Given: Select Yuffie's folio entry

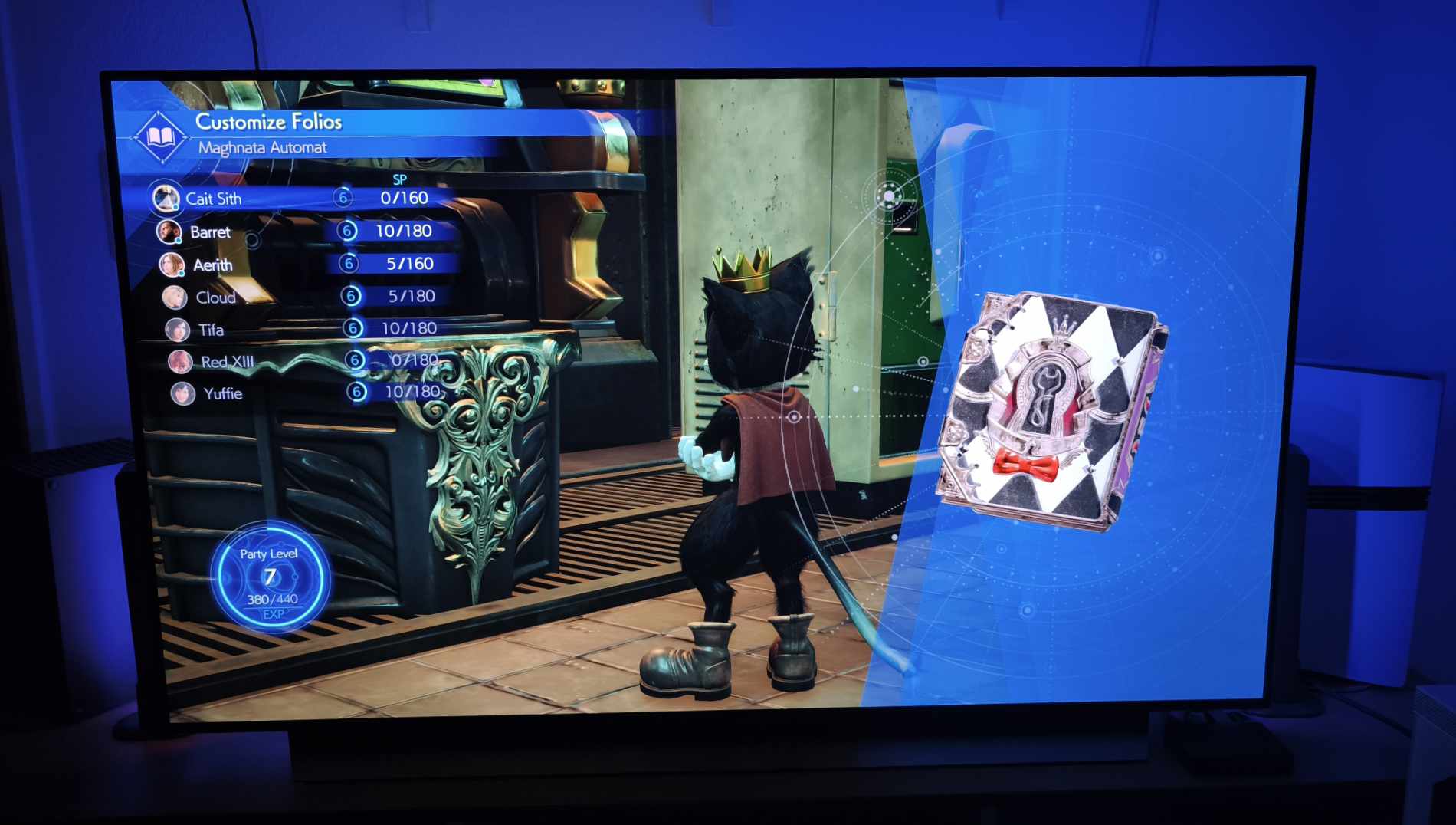Looking at the screenshot, I should pos(222,393).
